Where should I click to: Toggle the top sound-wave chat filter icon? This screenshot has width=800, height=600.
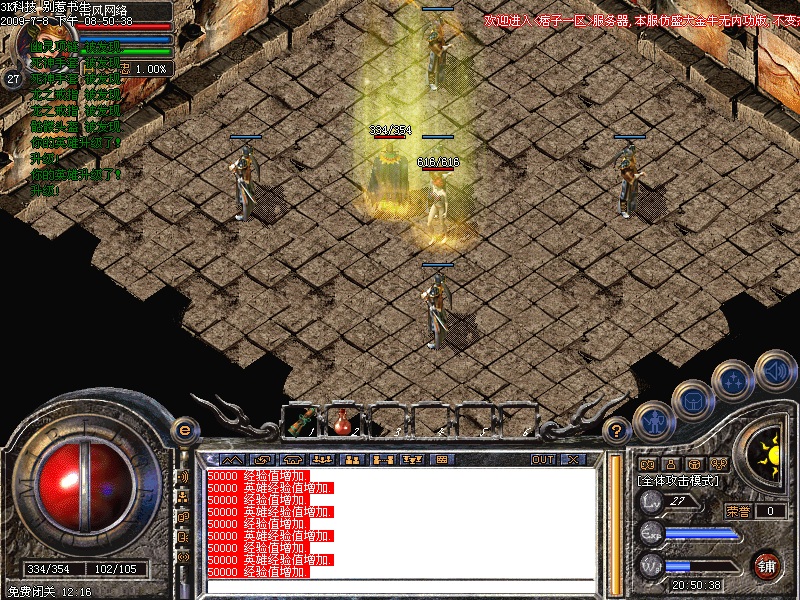click(x=183, y=476)
